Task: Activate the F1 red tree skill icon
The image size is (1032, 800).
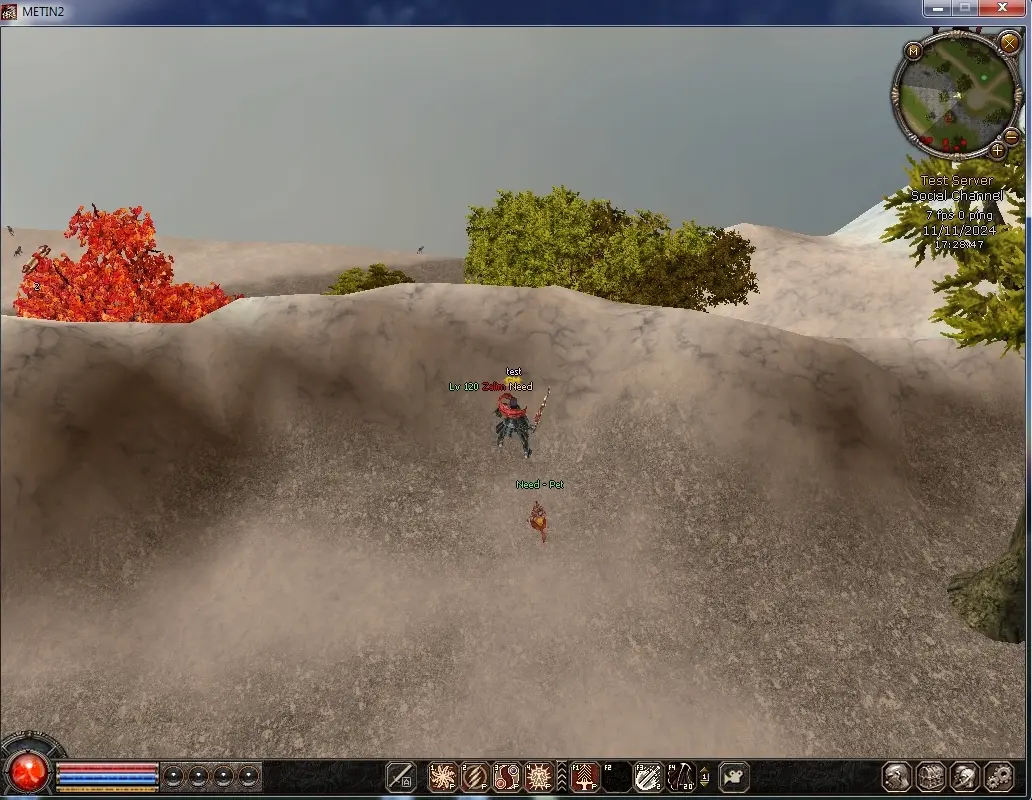Action: coord(585,776)
